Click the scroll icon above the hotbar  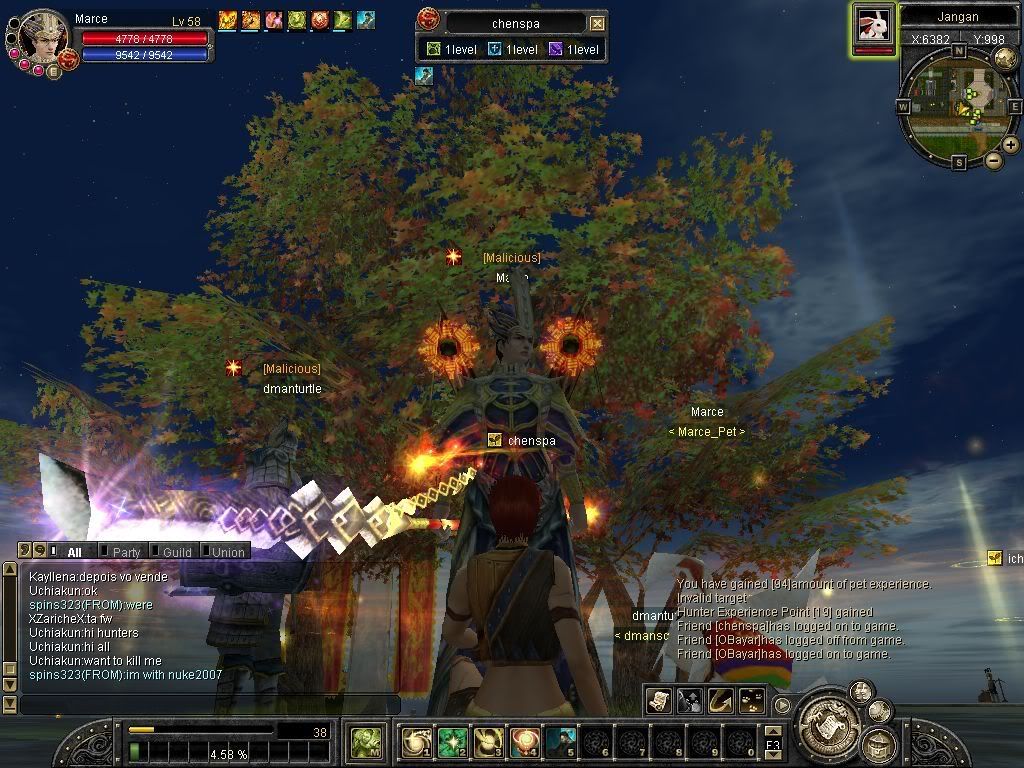click(x=658, y=701)
